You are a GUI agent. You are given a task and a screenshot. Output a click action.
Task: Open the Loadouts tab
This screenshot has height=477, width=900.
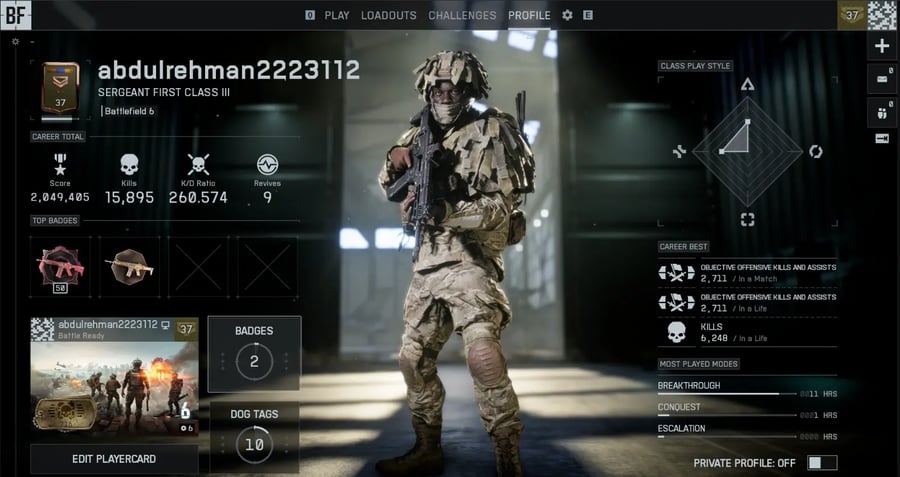[x=388, y=15]
